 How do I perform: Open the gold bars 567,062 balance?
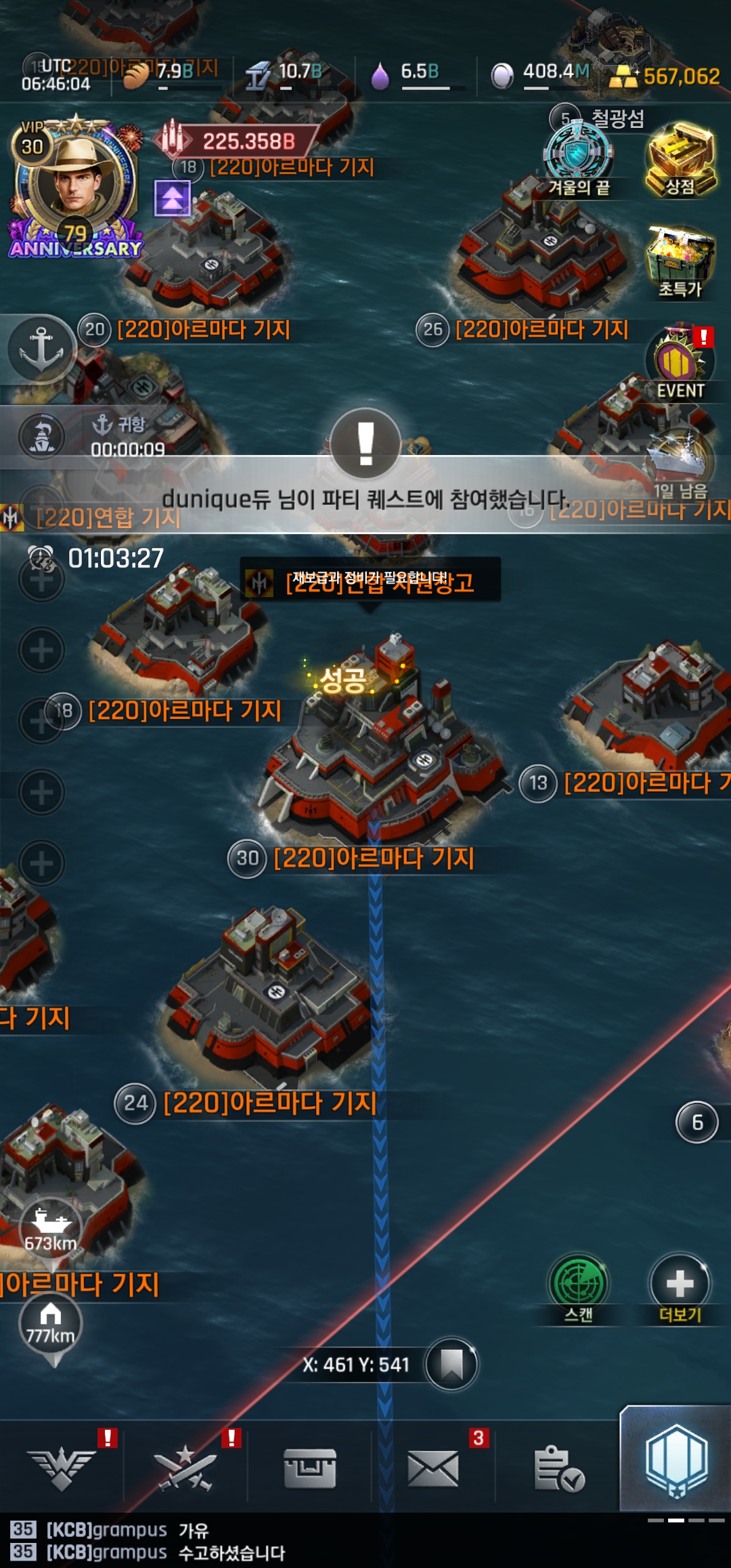(x=667, y=77)
